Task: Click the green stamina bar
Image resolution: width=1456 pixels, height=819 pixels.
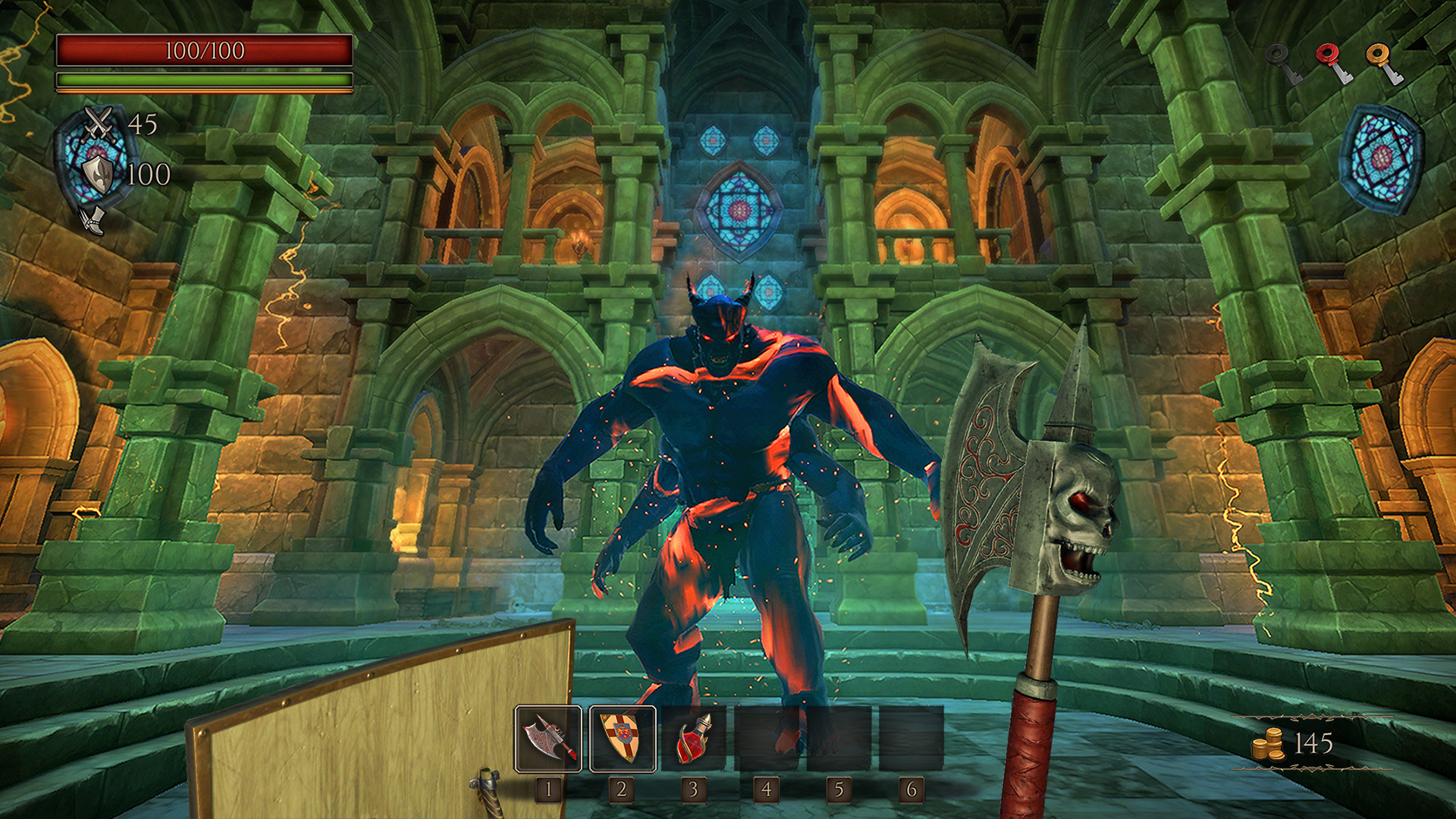Action: pos(203,79)
